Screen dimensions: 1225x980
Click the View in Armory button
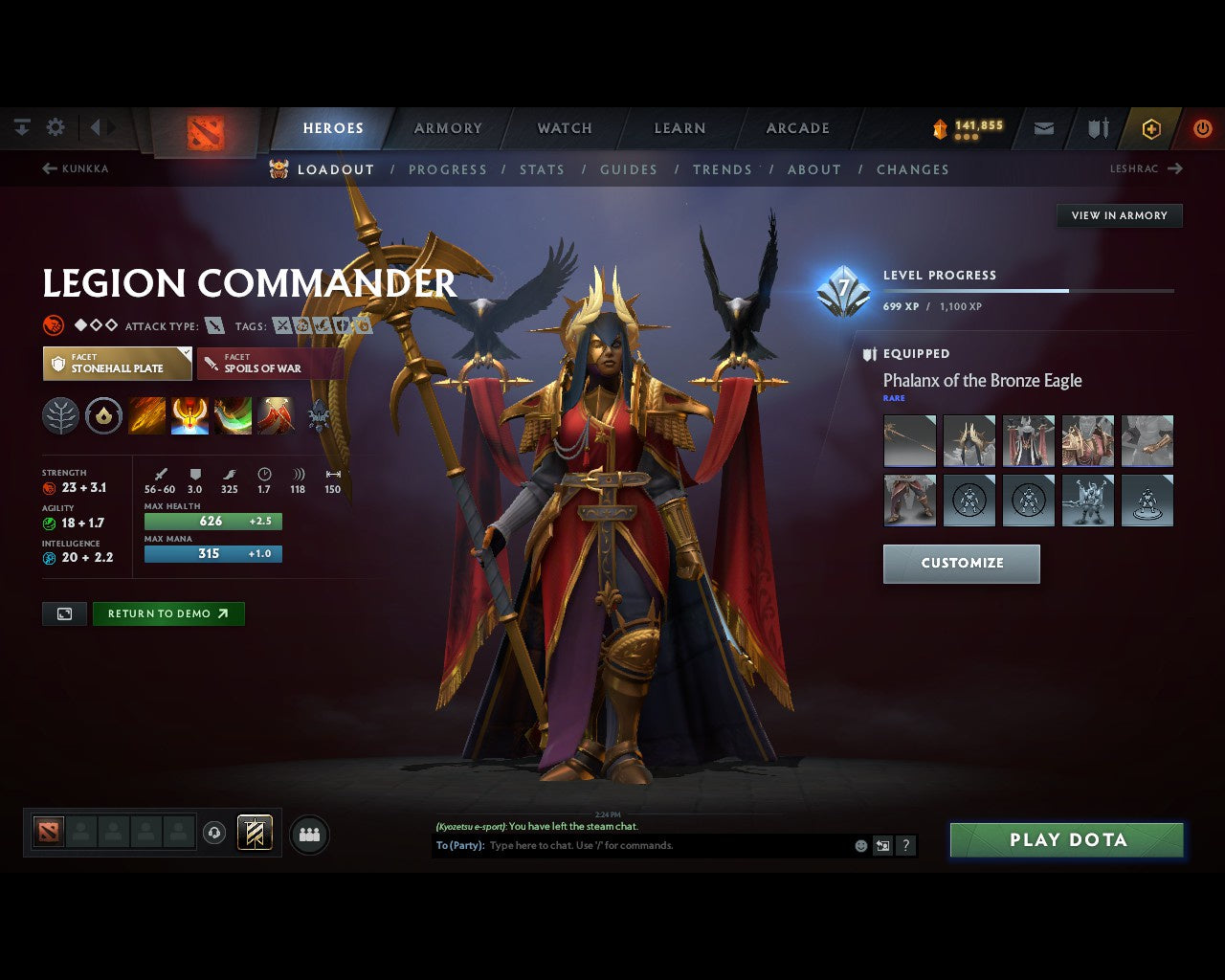[1119, 215]
